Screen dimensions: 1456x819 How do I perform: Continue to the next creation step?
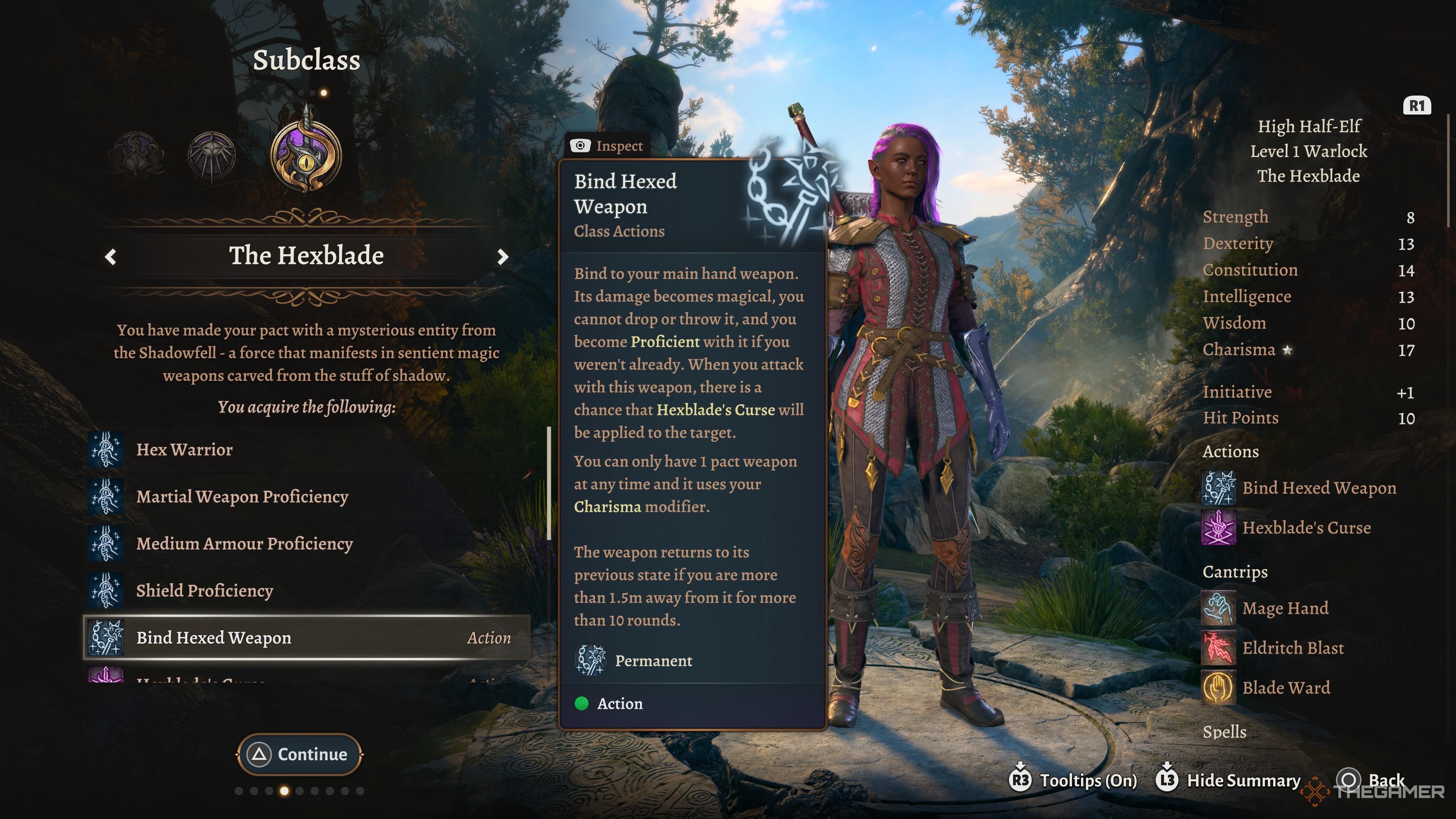(x=300, y=754)
